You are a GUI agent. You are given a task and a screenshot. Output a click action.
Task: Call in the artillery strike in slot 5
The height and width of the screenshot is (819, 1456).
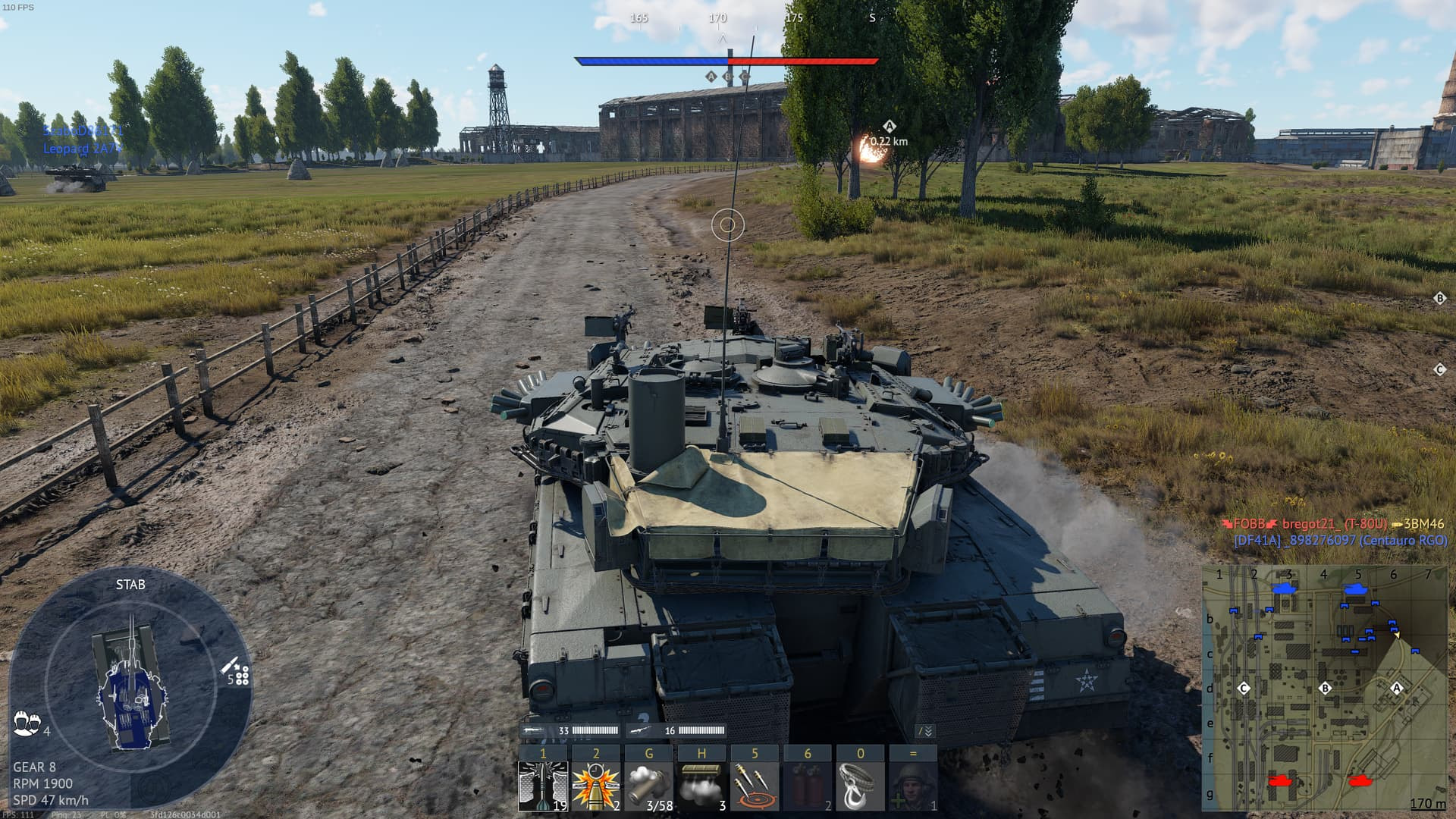pyautogui.click(x=755, y=785)
